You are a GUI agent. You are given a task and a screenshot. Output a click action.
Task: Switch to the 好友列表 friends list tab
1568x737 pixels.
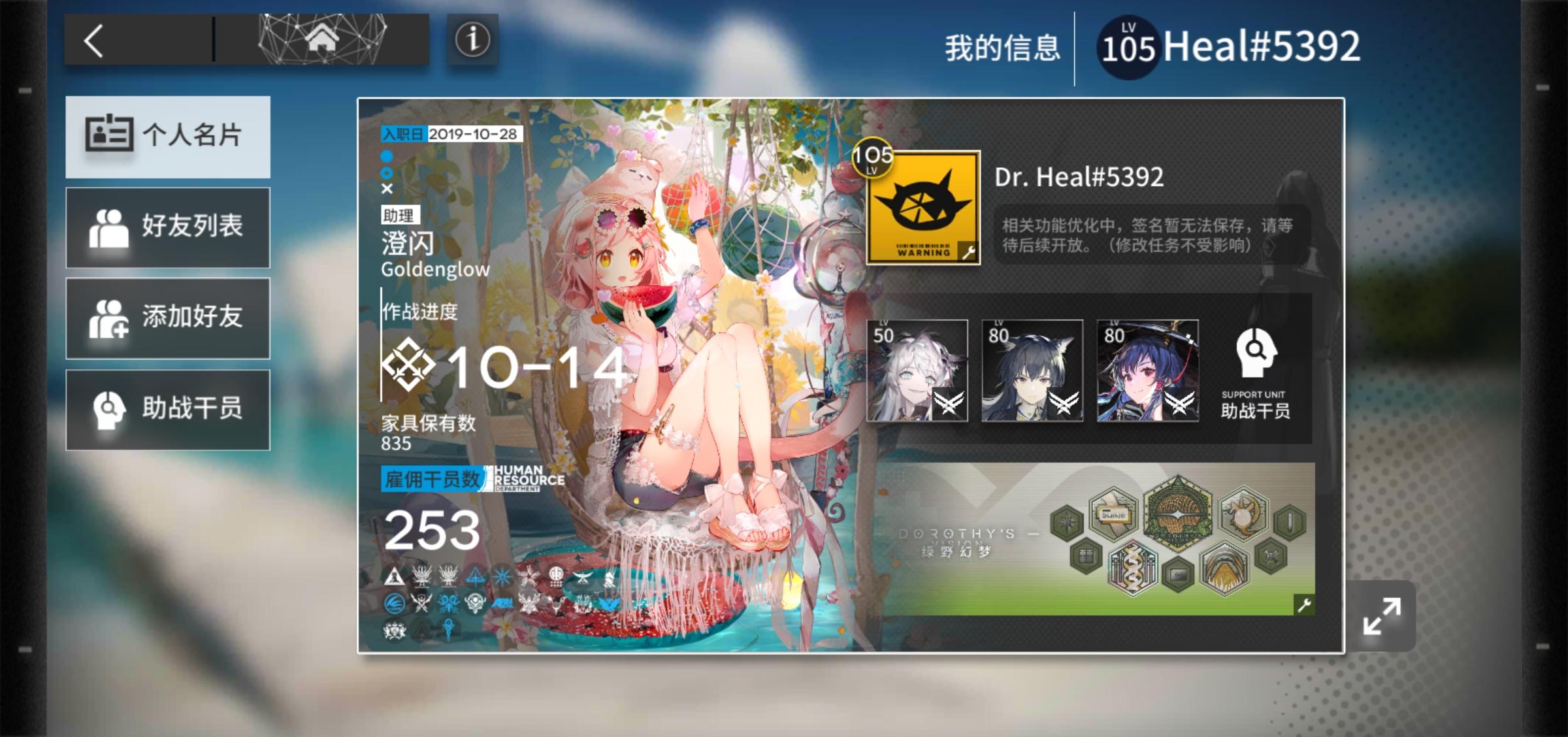167,228
